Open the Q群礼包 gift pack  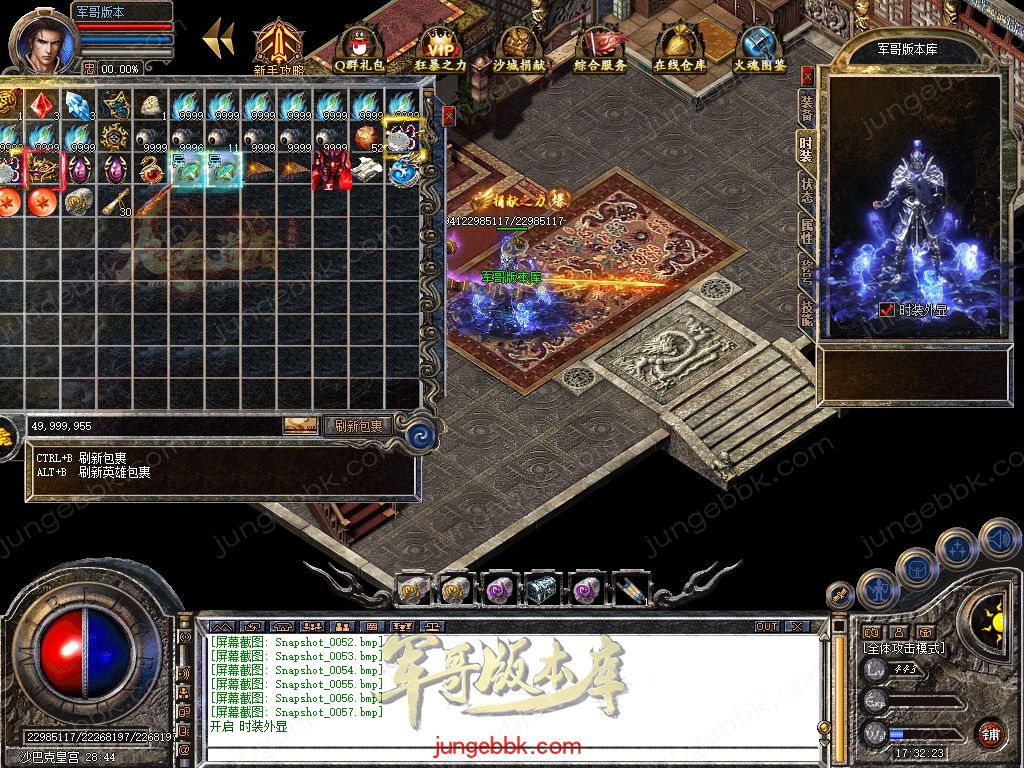click(359, 48)
